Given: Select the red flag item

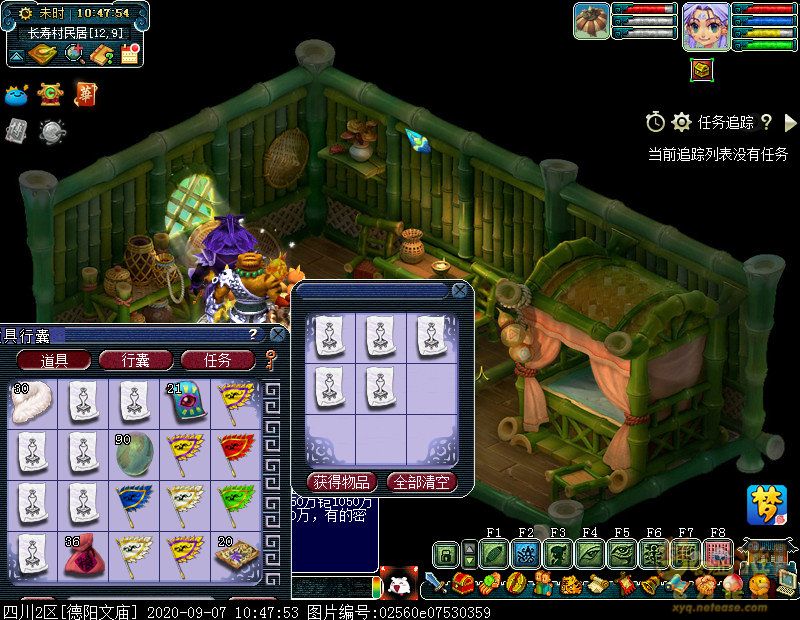Looking at the screenshot, I should [235, 452].
